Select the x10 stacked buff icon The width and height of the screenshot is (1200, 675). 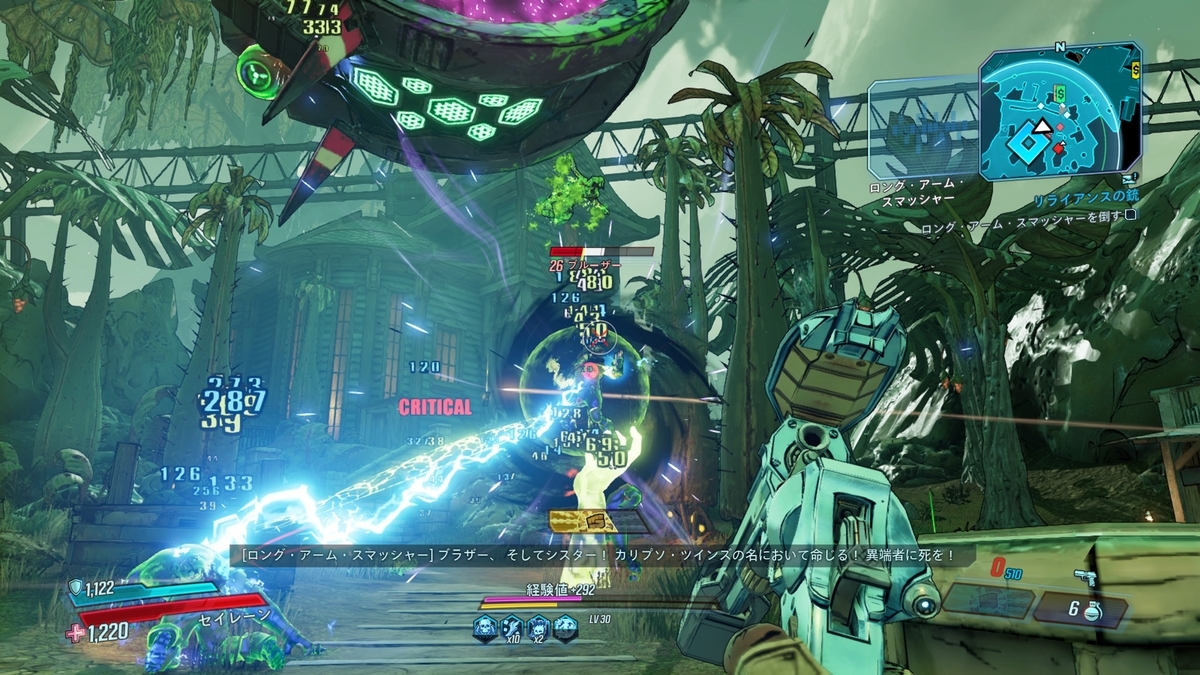[512, 628]
